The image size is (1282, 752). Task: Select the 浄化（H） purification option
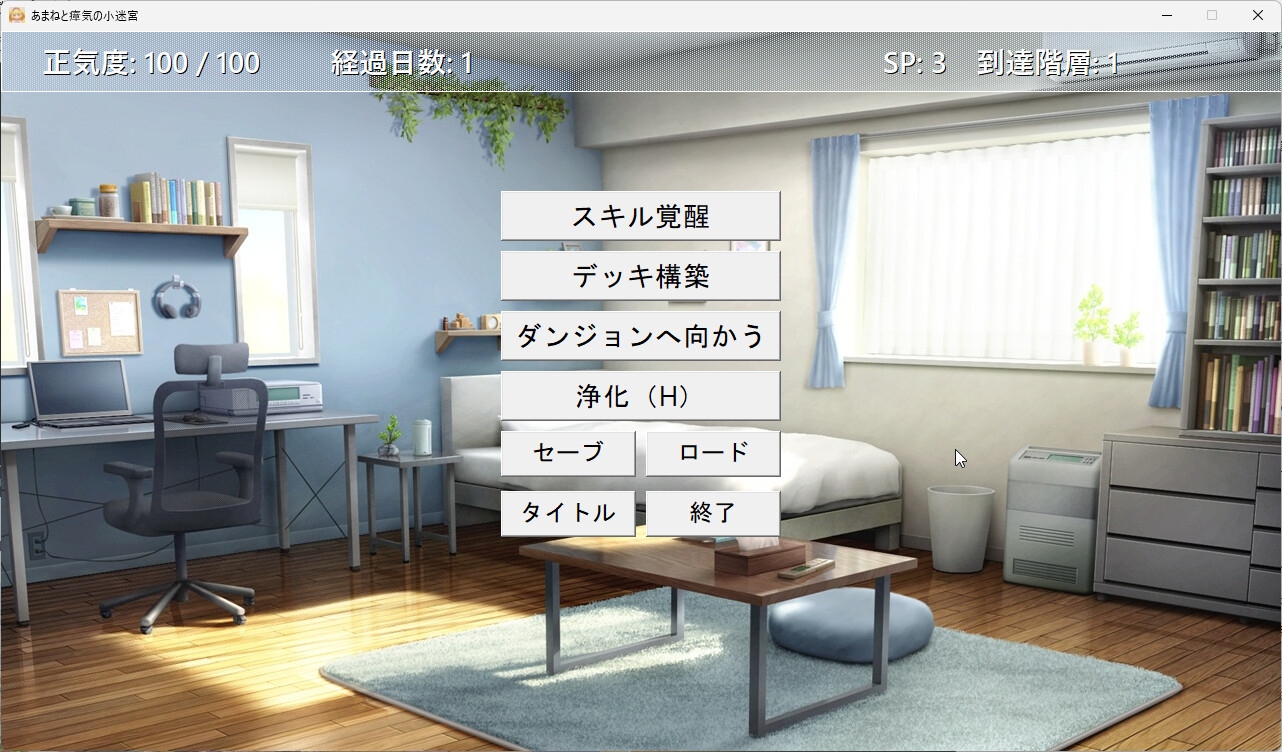pos(640,395)
